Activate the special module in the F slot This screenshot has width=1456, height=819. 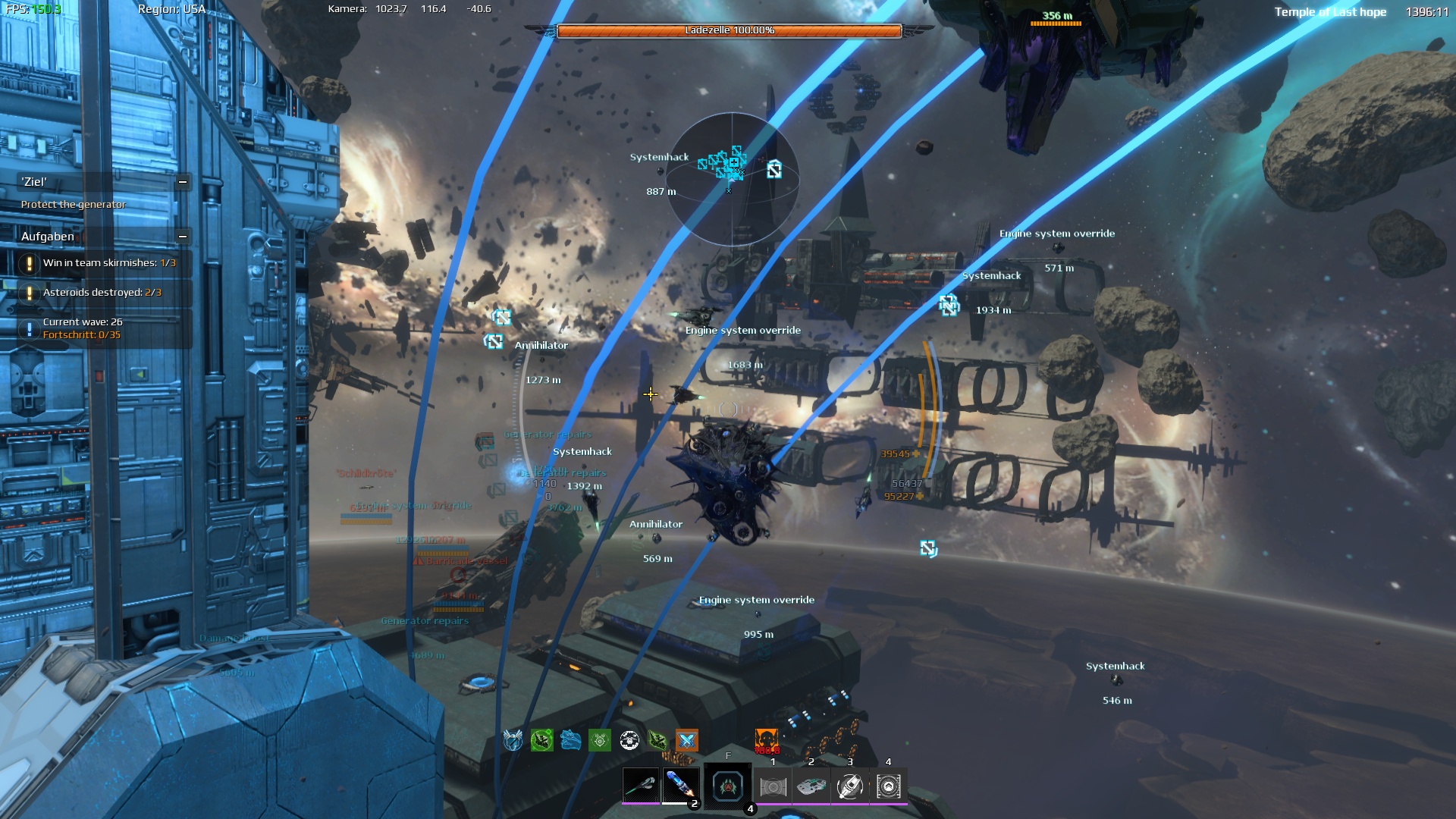pyautogui.click(x=728, y=786)
